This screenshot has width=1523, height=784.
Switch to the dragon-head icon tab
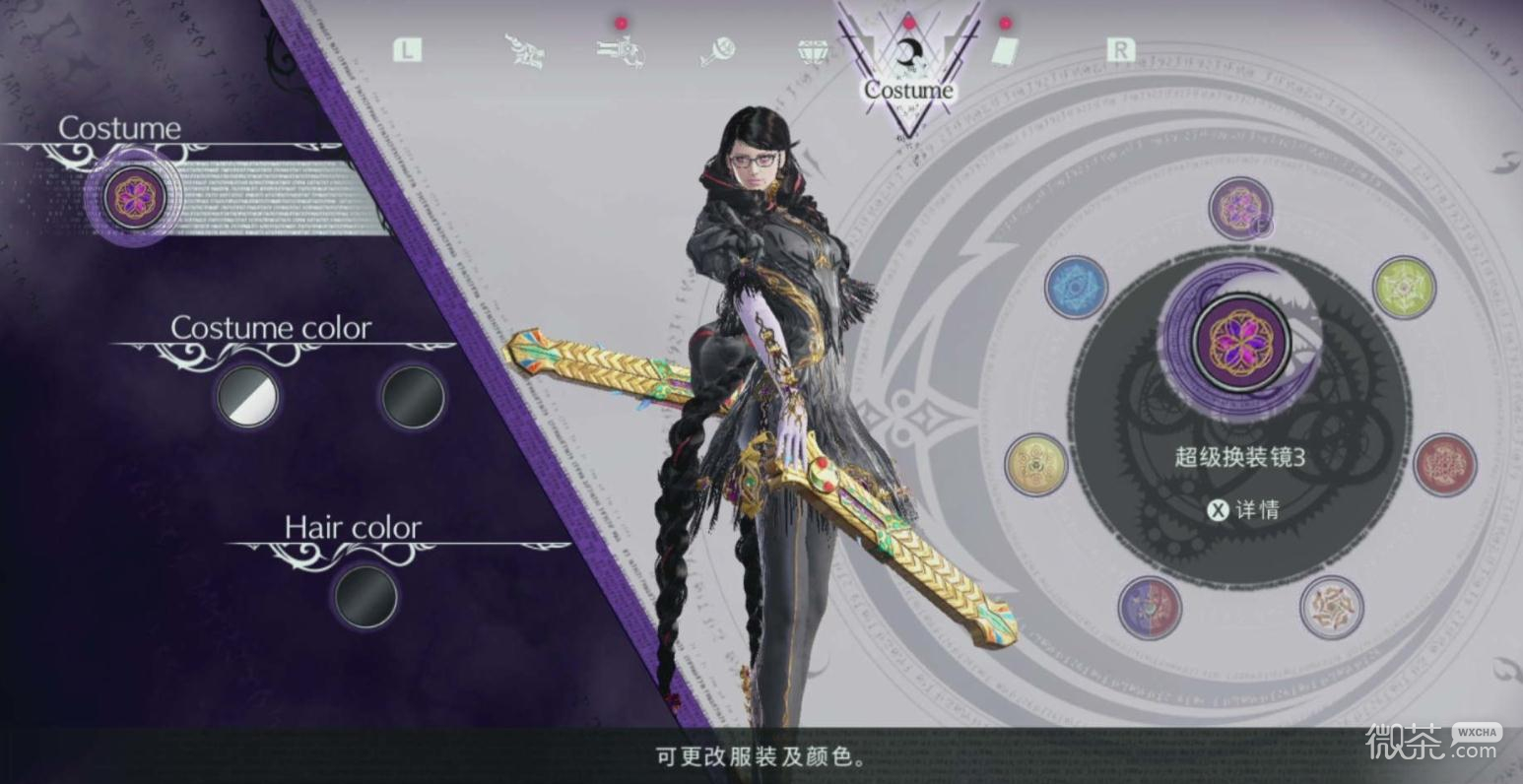coord(526,51)
